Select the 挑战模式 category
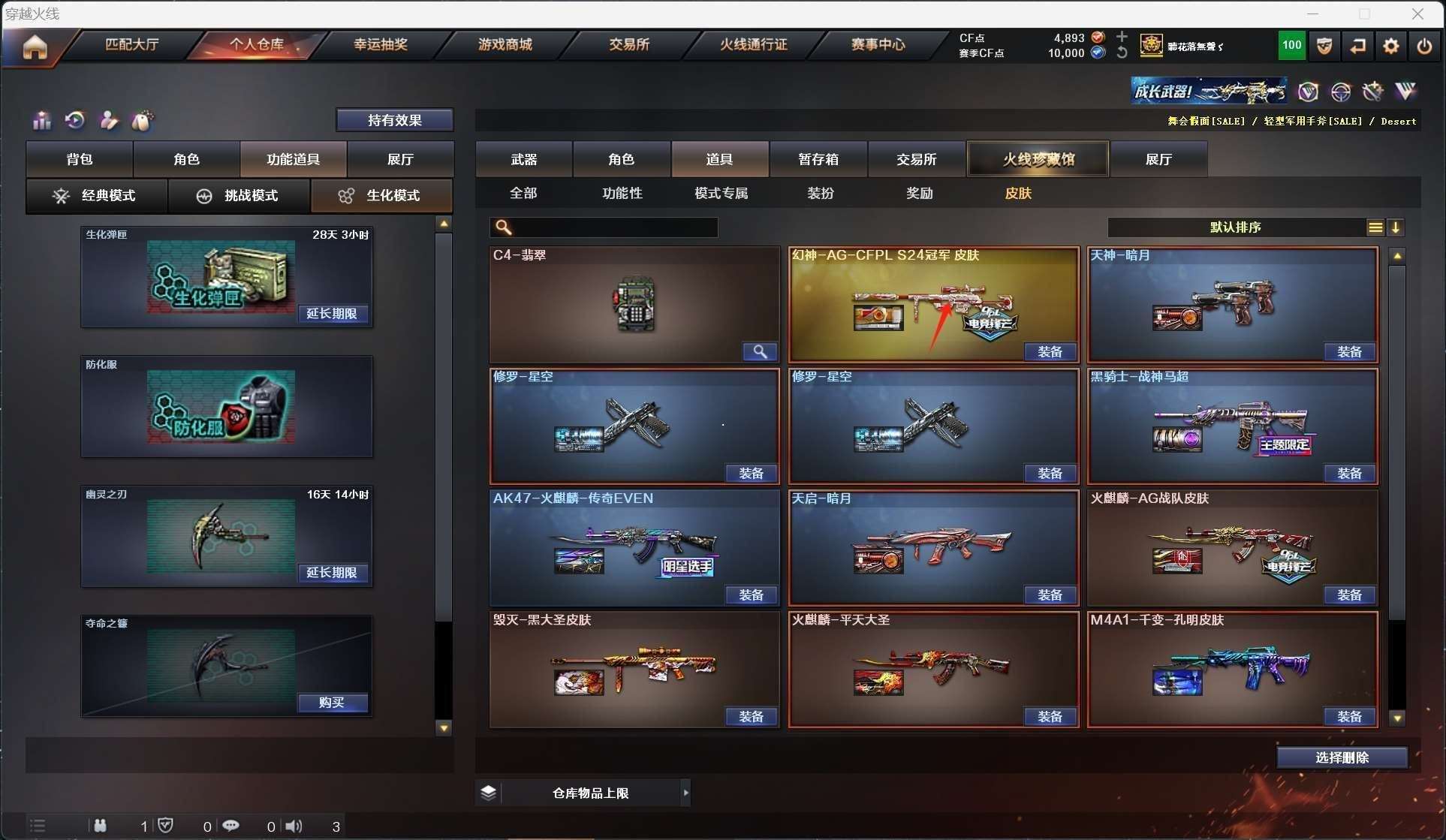Viewport: 1446px width, 840px height. (239, 196)
